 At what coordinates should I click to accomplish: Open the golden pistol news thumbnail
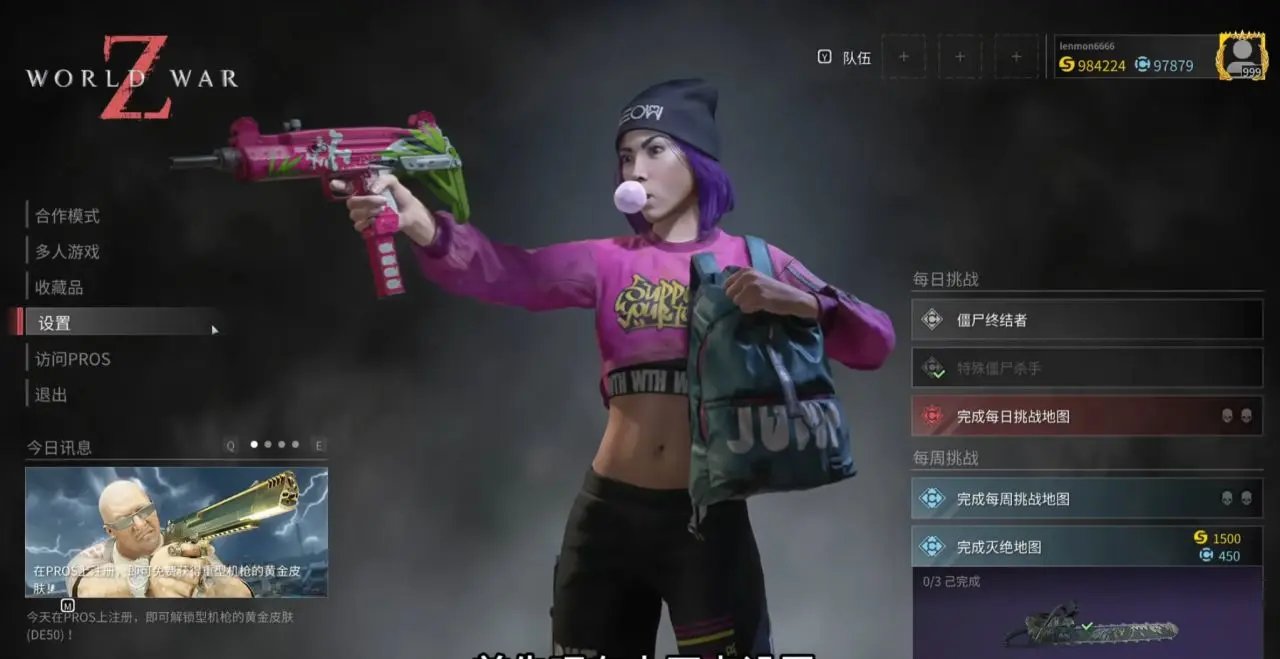point(176,532)
